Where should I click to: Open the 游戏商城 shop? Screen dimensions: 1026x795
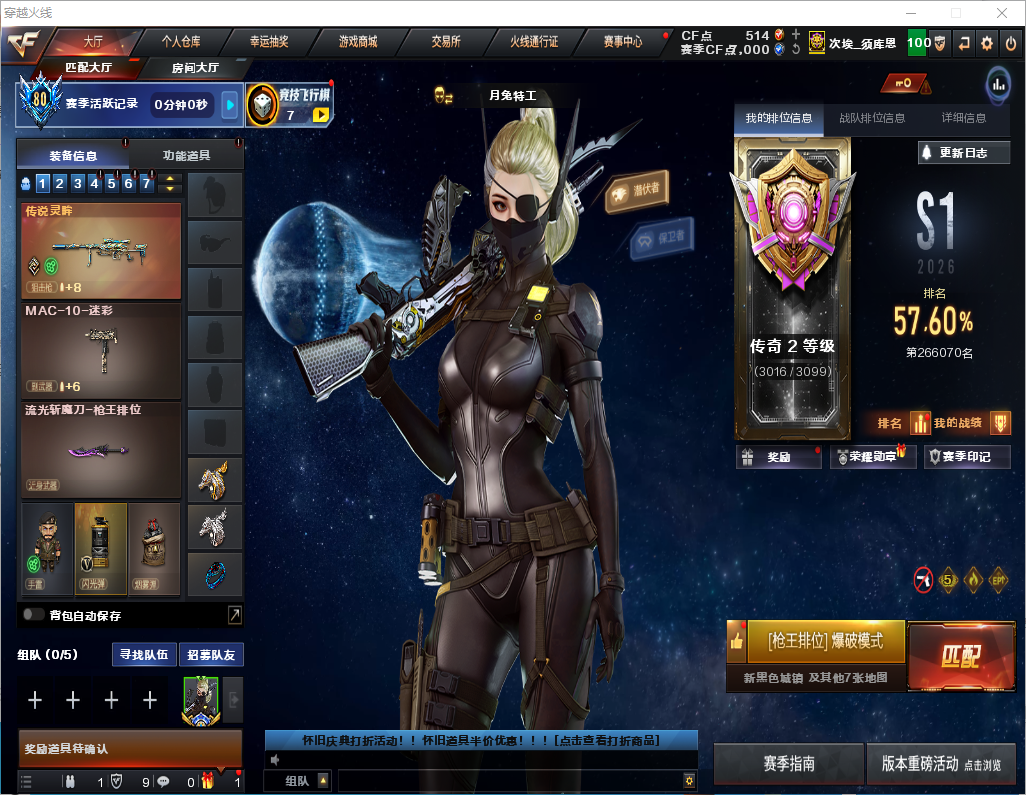[358, 42]
